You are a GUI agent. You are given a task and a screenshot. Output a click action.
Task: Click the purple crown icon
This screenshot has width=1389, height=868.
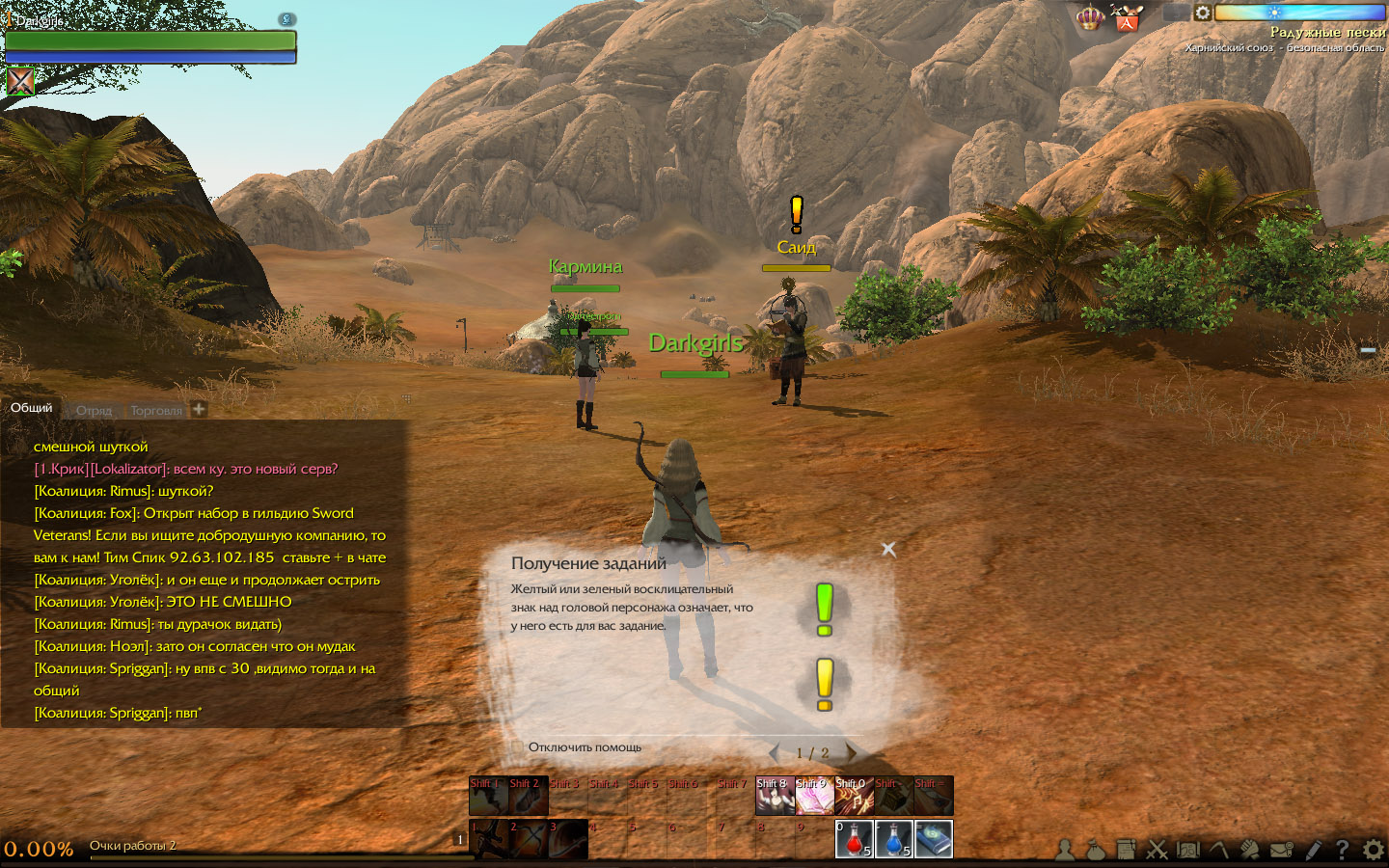(1090, 17)
